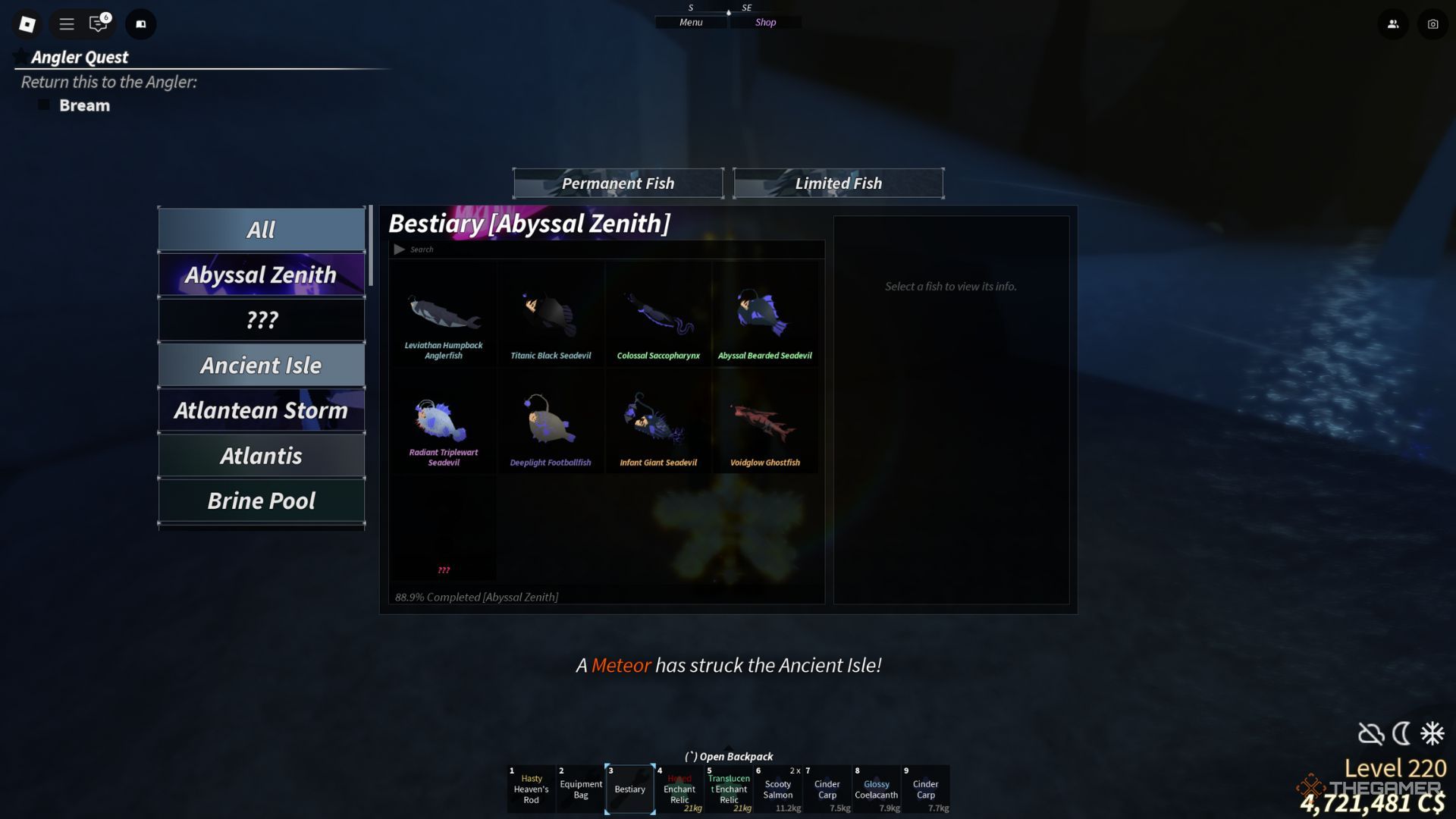Switch to the Permanent Fish tab
This screenshot has width=1456, height=819.
618,183
